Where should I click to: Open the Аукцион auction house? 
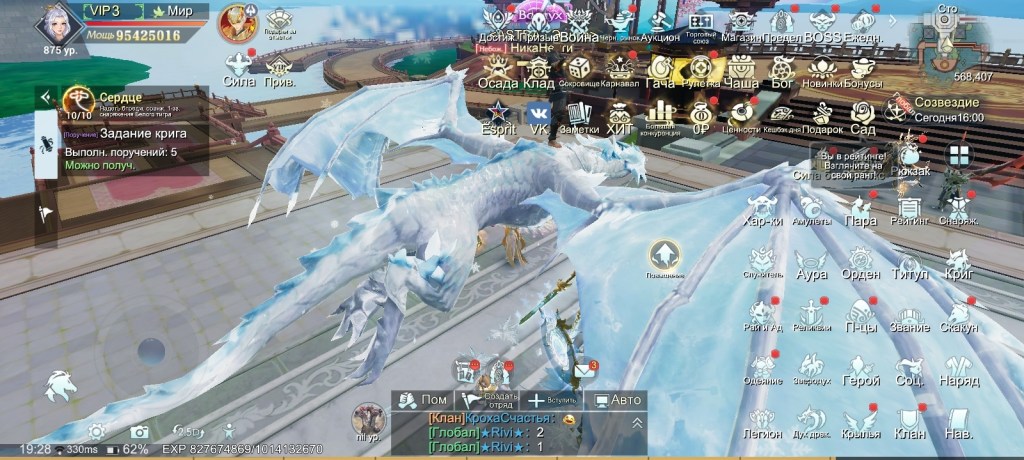tap(659, 24)
